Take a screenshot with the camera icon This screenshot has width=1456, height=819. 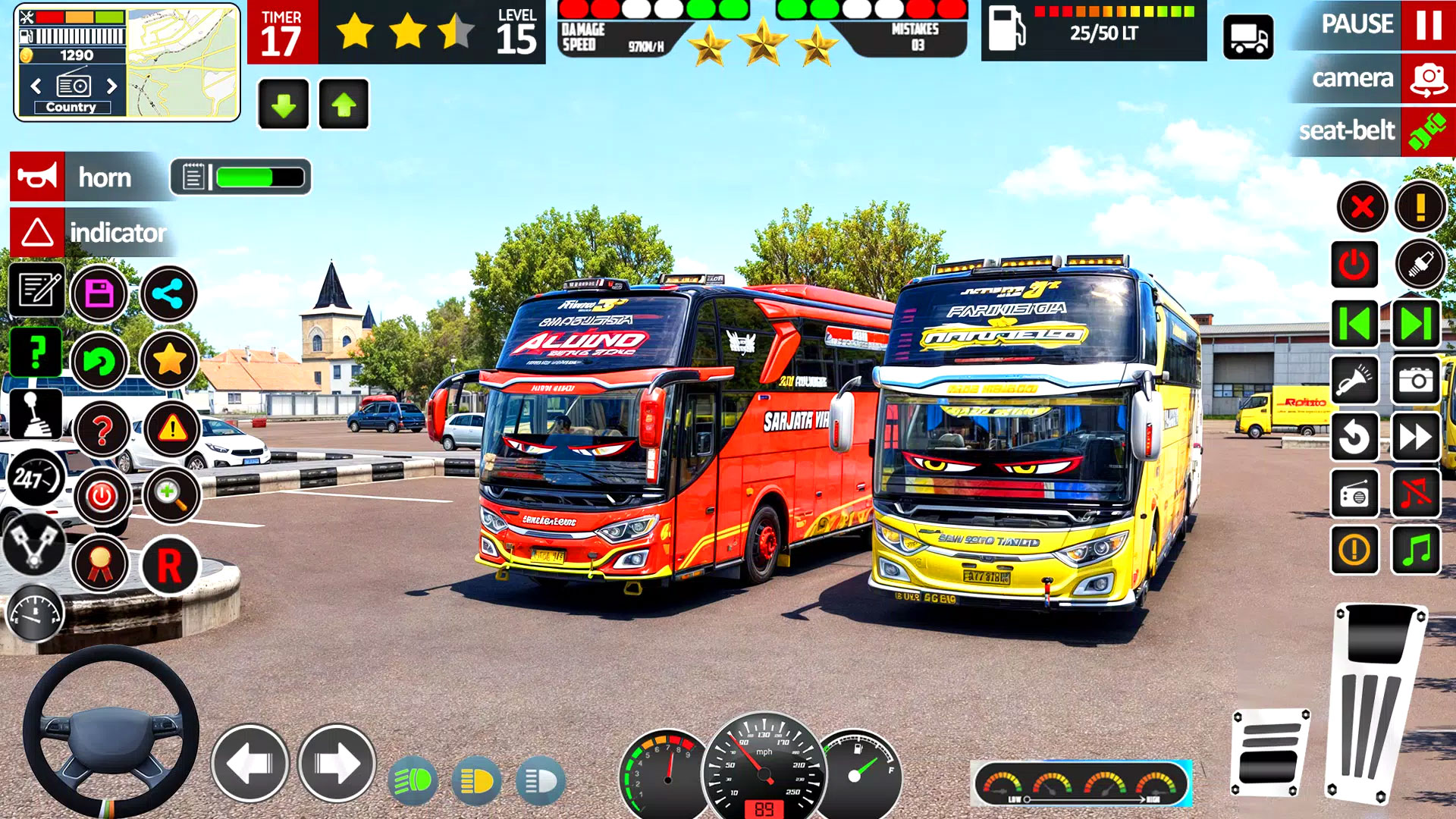(x=1416, y=381)
